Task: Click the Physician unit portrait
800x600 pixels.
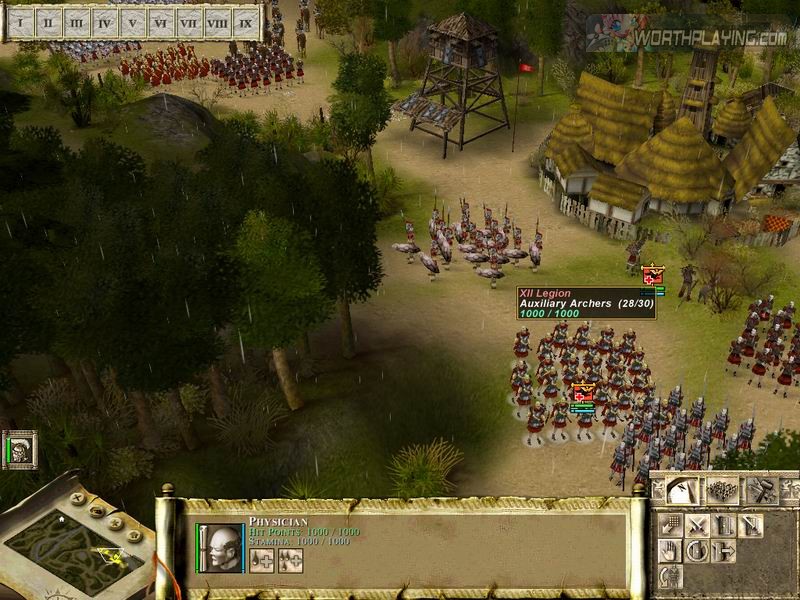Action: (222, 548)
